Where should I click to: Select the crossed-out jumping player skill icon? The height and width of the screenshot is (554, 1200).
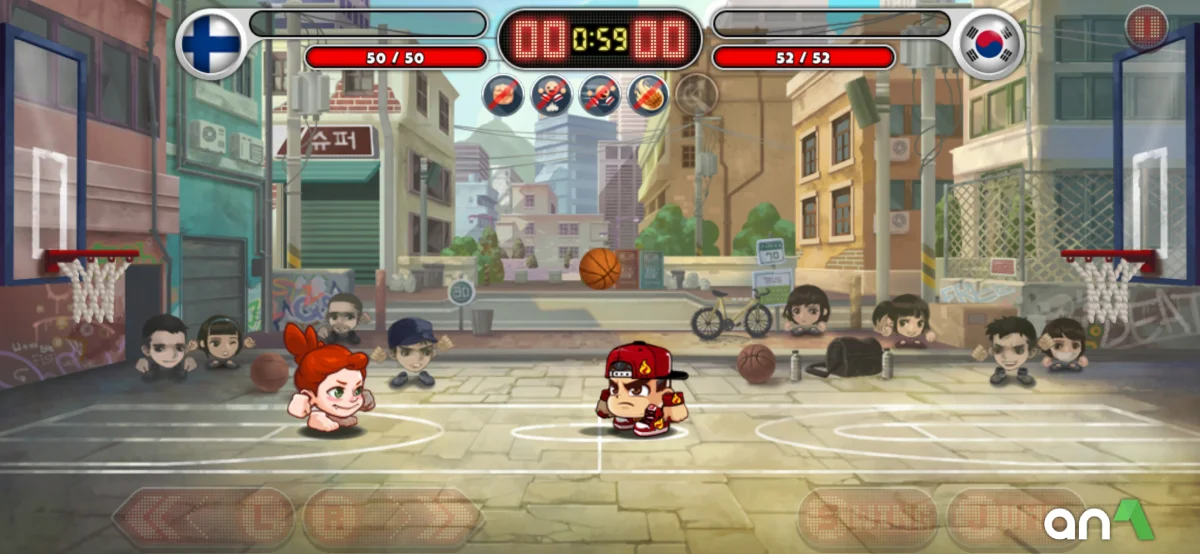pyautogui.click(x=550, y=94)
